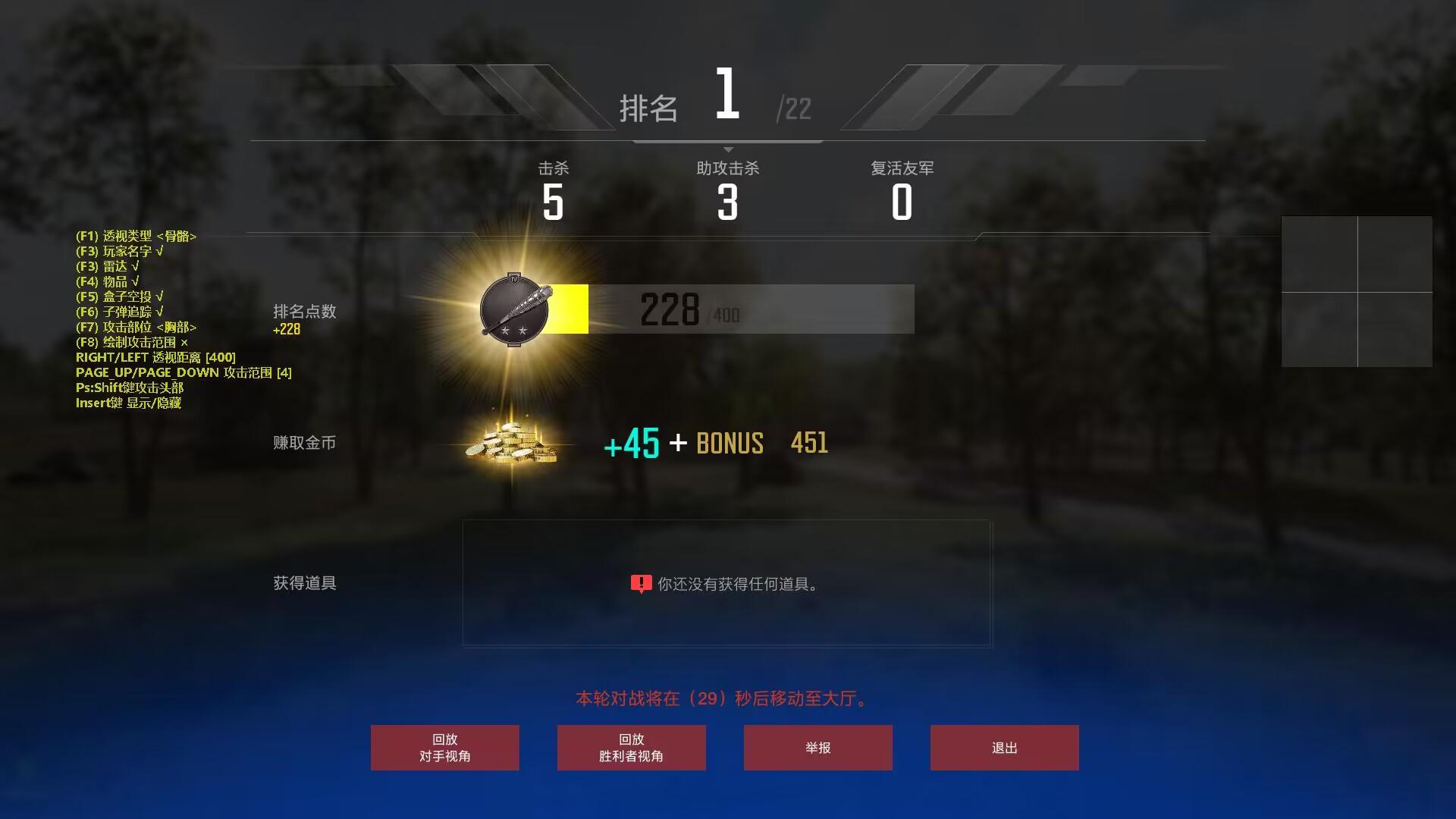Click the red warning icon beside 获得道具 message

641,582
